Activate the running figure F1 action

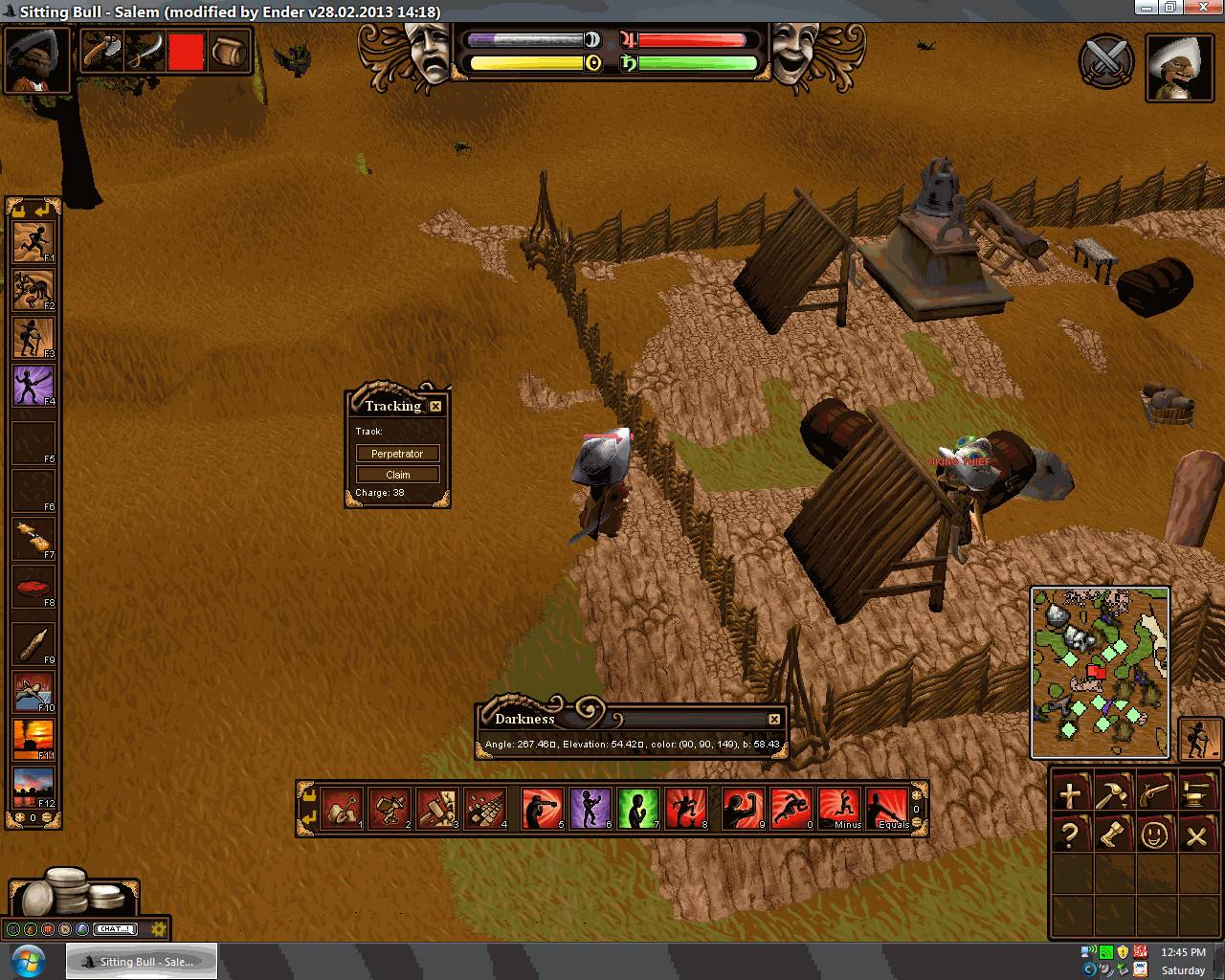tap(33, 243)
